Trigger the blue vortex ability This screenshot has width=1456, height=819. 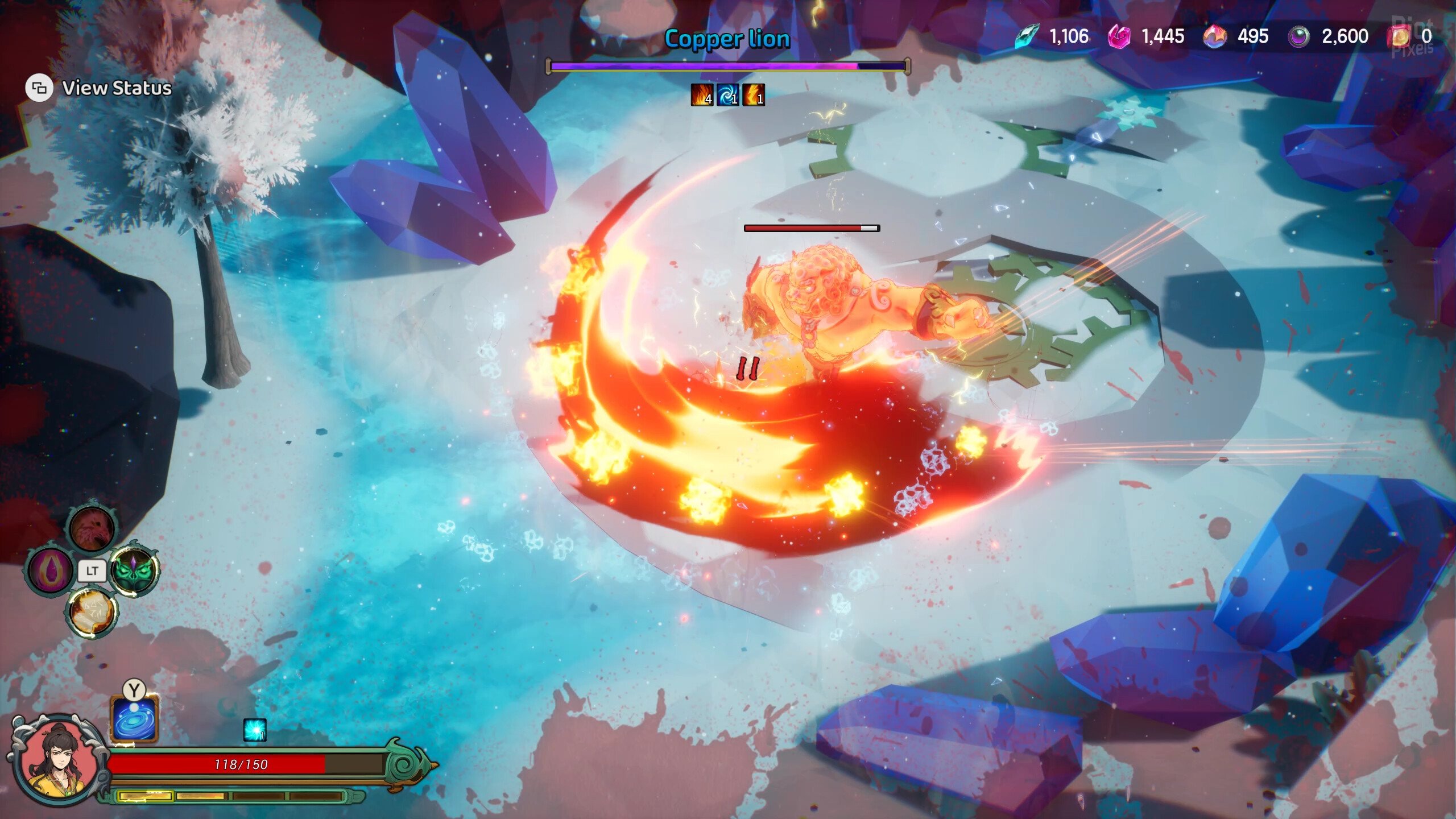[134, 718]
